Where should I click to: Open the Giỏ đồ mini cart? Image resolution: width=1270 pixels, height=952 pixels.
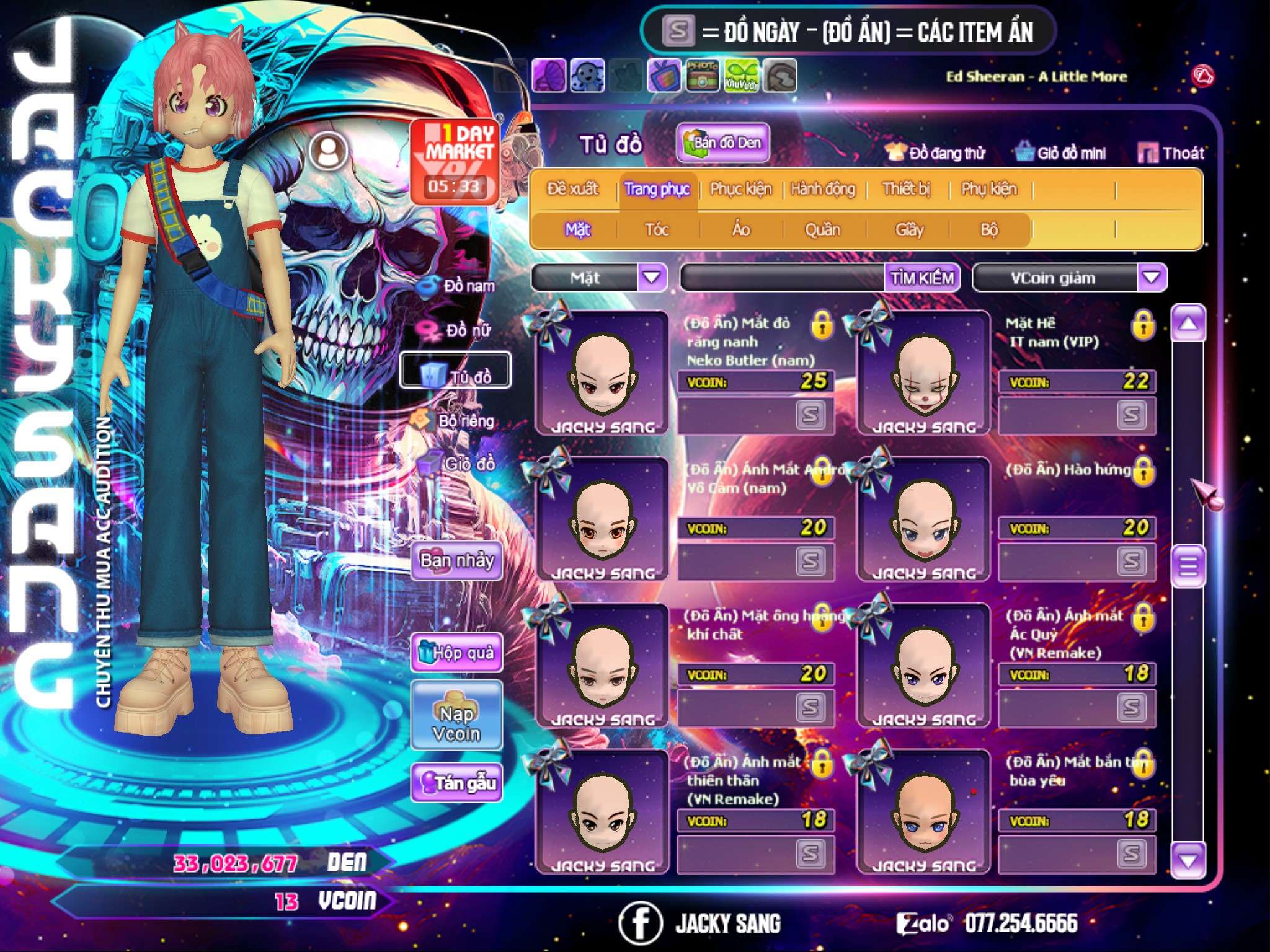1061,153
